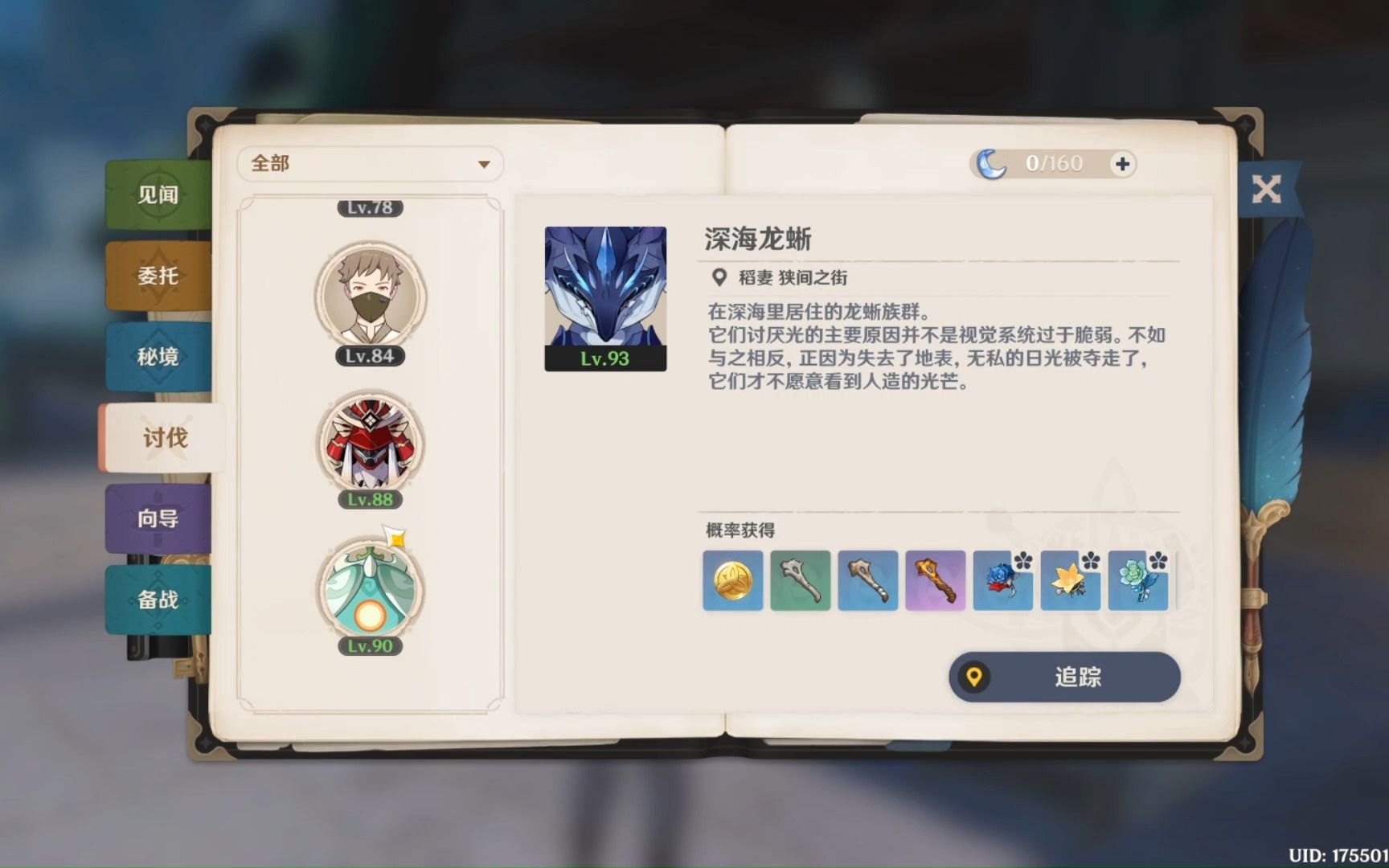The image size is (1389, 868).
Task: Select the 秘境 tab
Action: coord(158,356)
